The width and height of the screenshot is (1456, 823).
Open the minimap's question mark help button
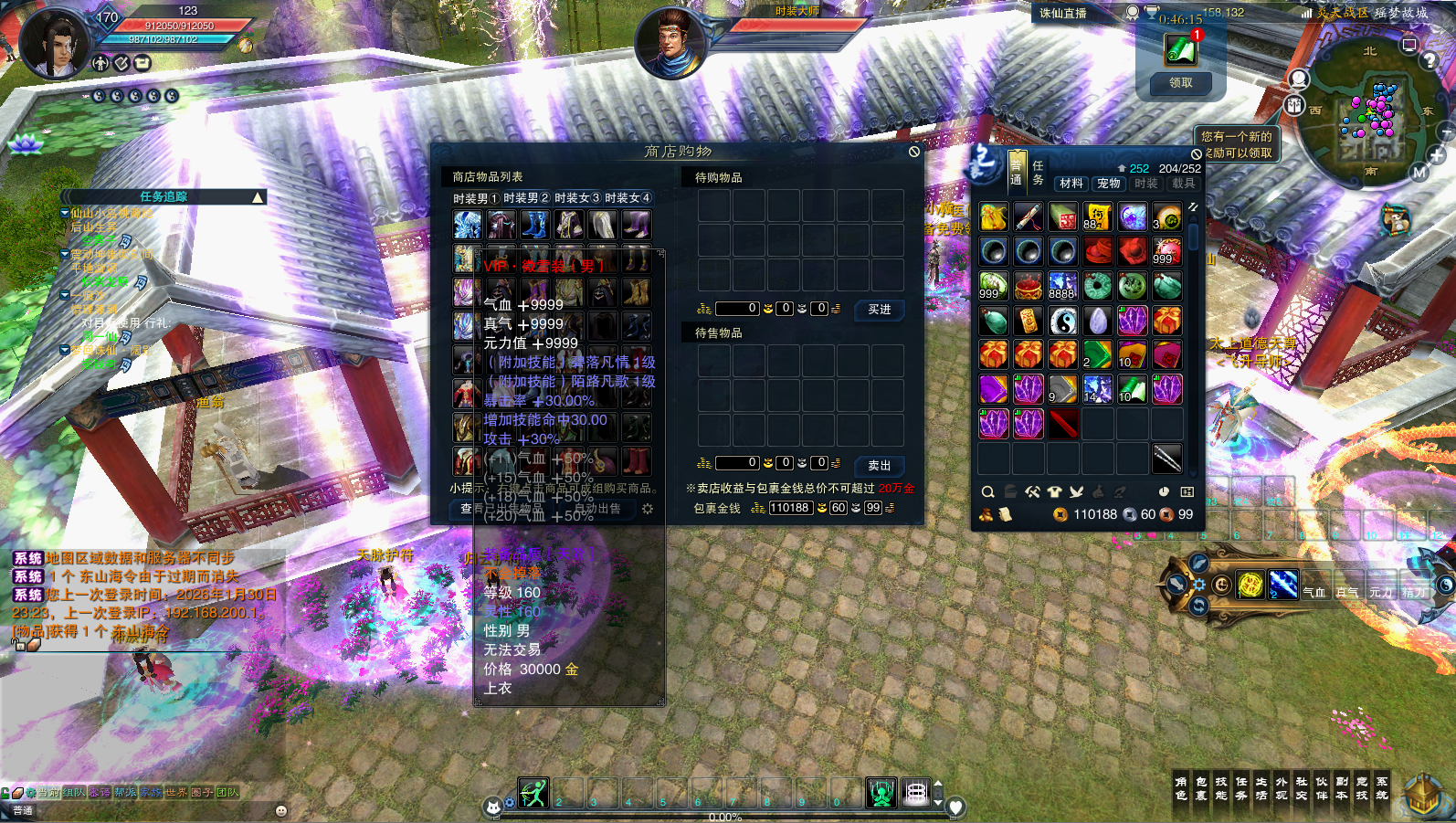click(x=1430, y=61)
